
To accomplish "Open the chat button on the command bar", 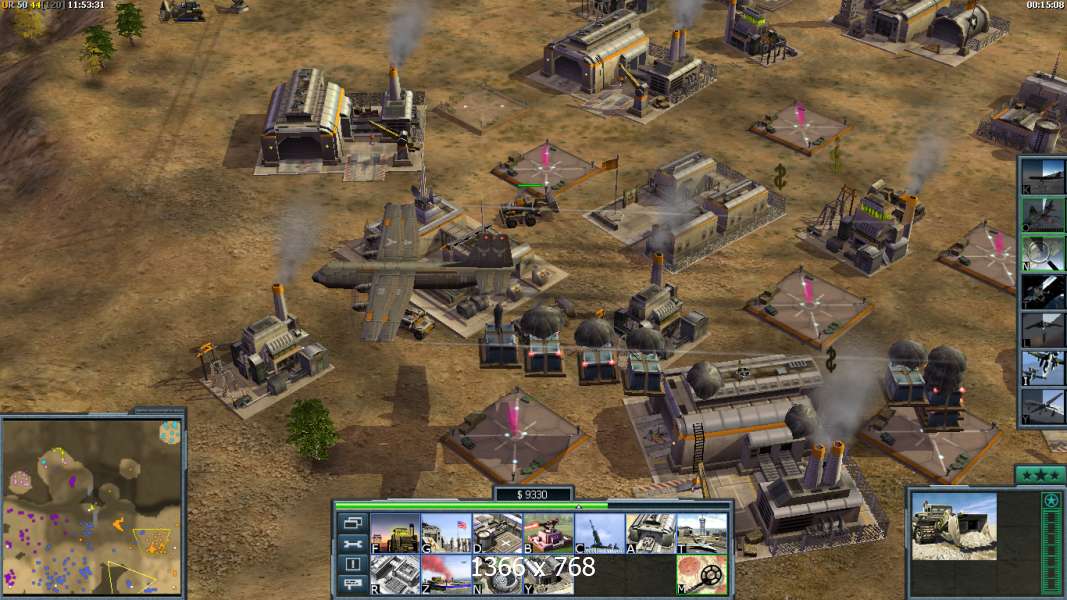I will [352, 585].
